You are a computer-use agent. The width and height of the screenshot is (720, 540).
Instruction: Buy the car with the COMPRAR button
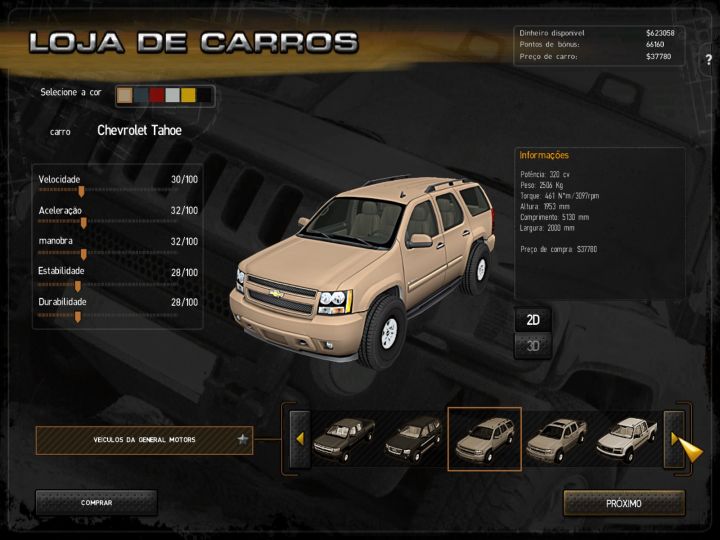click(96, 502)
